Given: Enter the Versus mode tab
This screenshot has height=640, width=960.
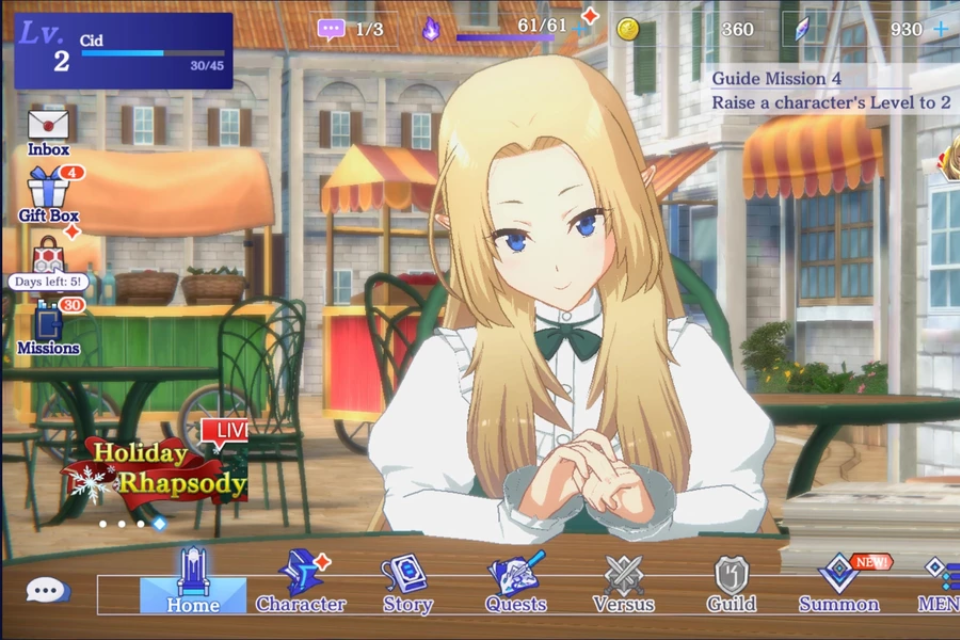Looking at the screenshot, I should coord(623,582).
